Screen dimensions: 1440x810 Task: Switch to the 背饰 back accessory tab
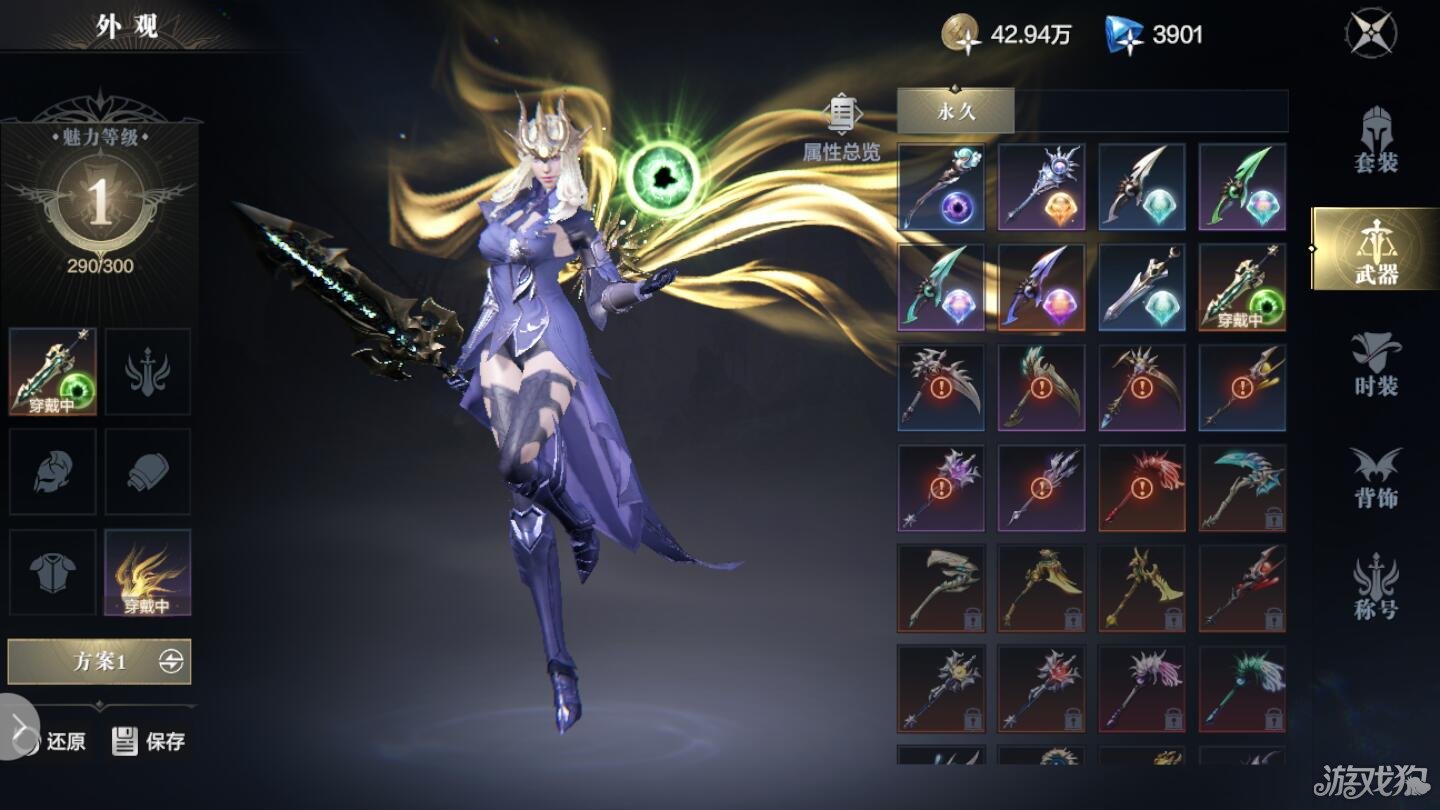tap(1376, 477)
